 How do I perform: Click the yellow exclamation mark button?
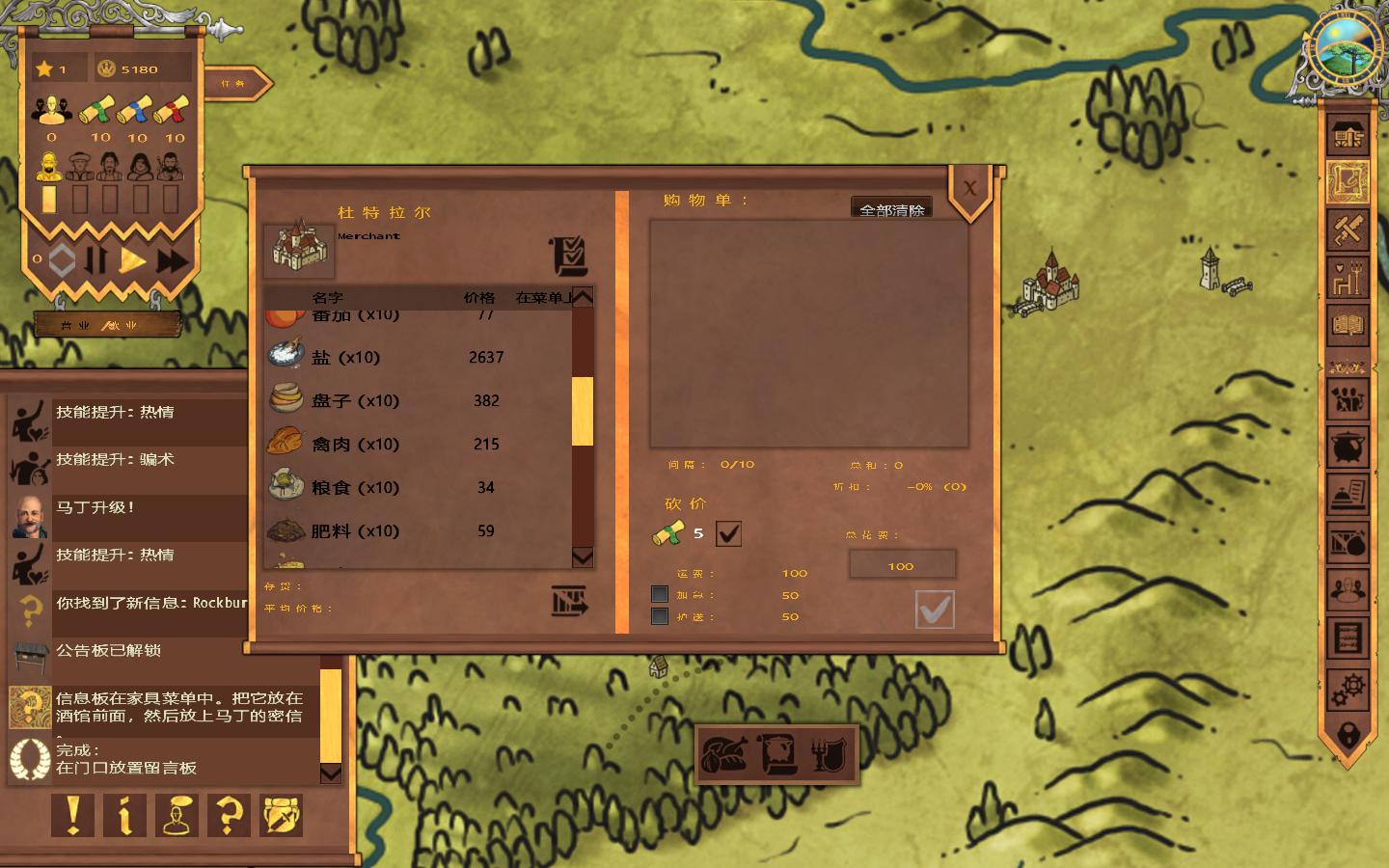tap(73, 816)
